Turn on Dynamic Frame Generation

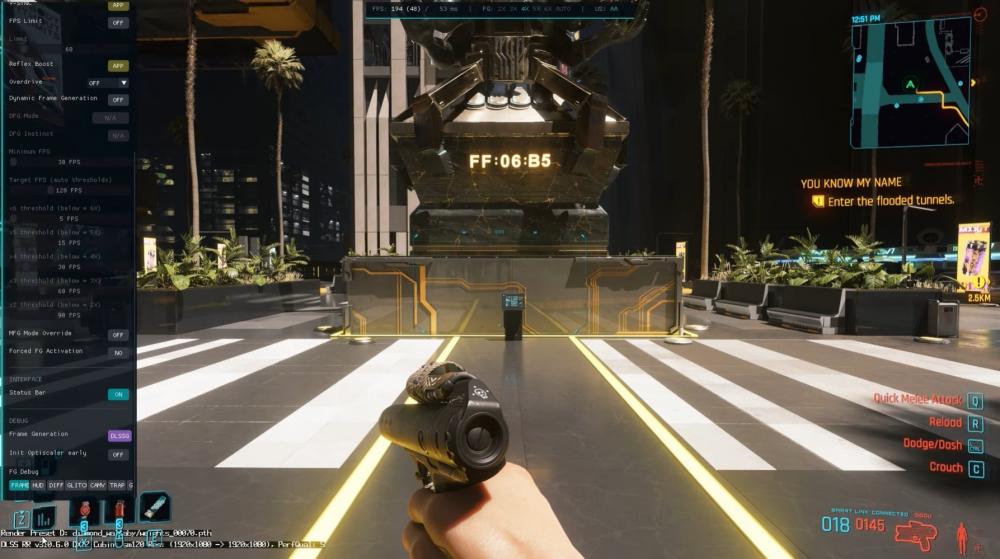[x=118, y=100]
